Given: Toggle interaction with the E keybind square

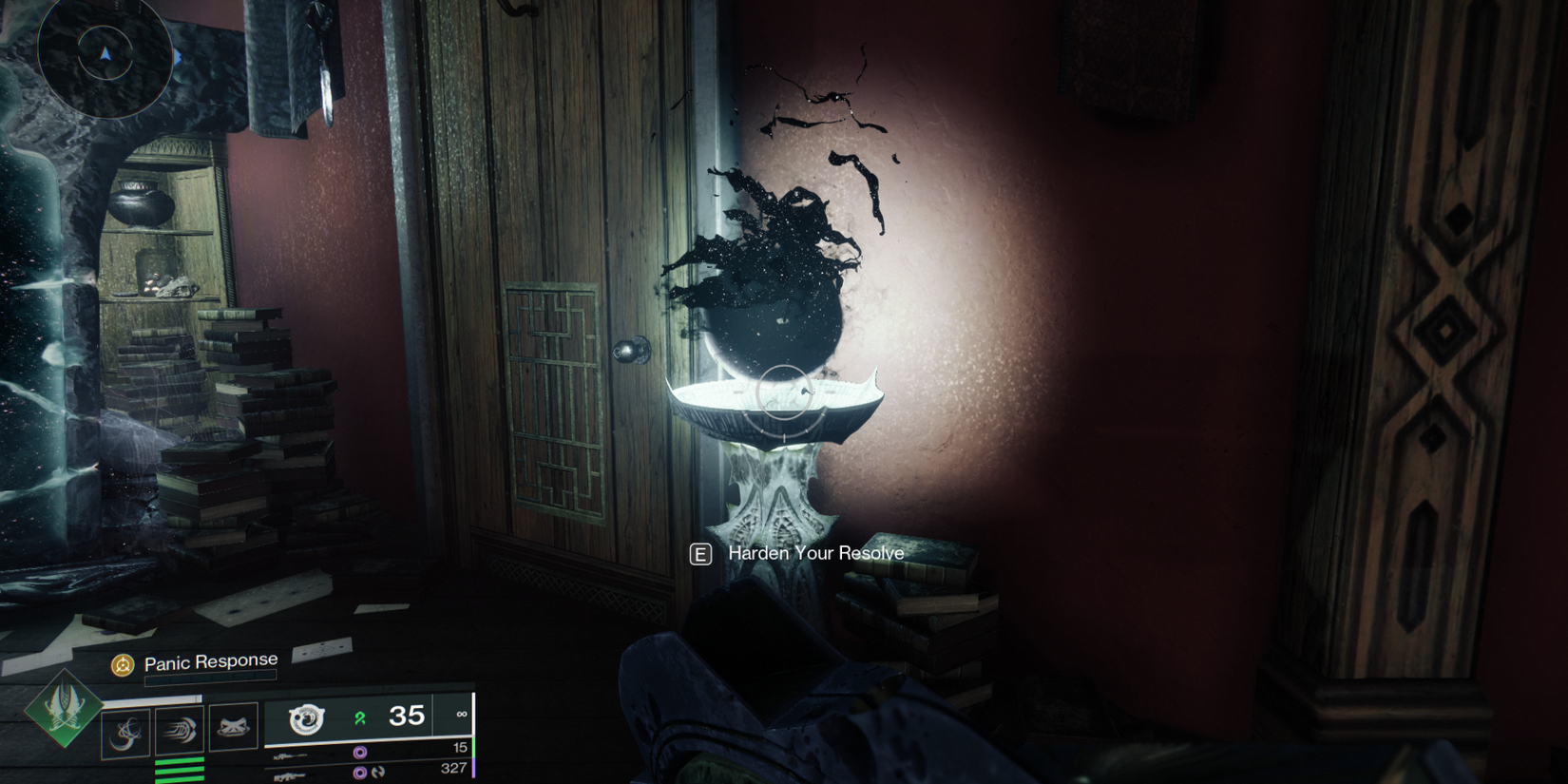Looking at the screenshot, I should (x=700, y=554).
